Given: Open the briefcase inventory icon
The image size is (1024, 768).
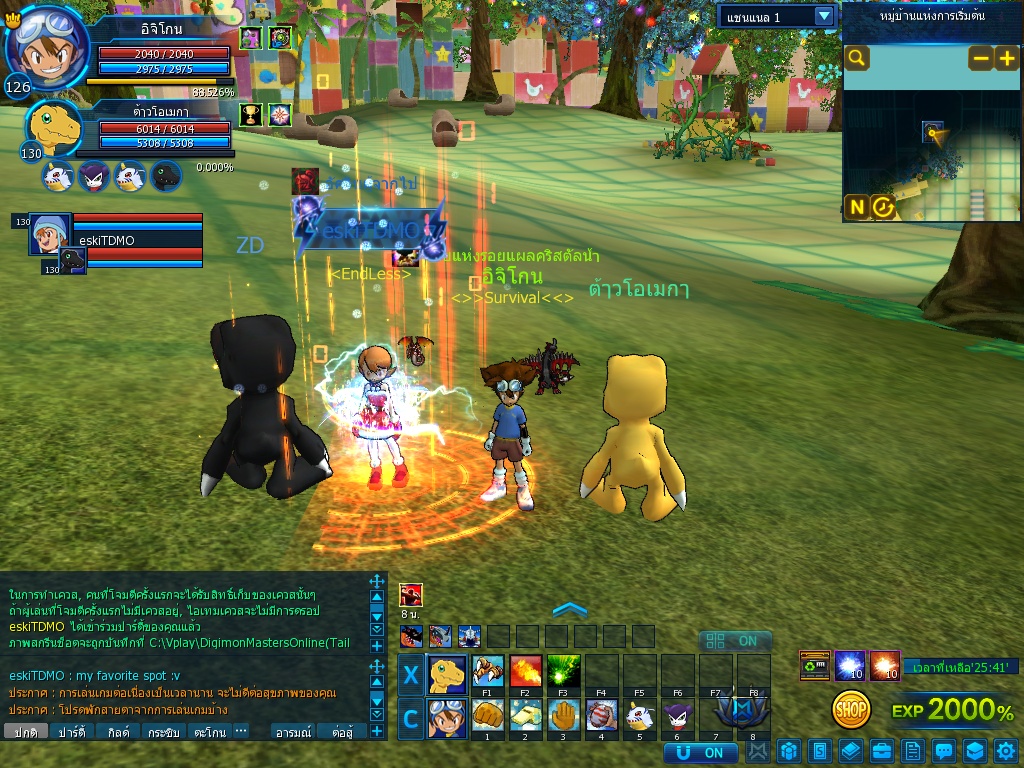Looking at the screenshot, I should 881,751.
